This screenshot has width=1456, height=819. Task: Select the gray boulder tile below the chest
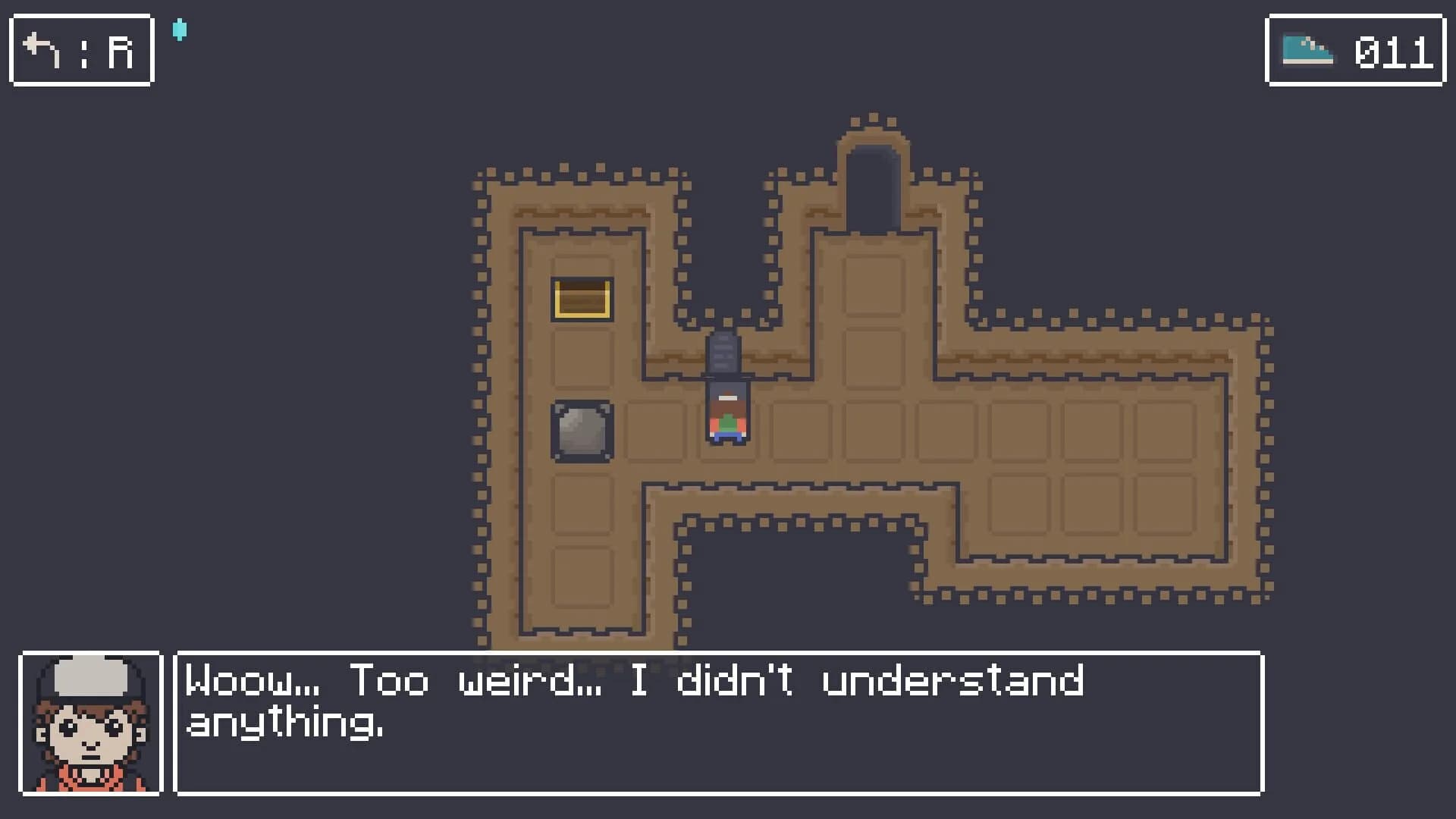[x=581, y=432]
